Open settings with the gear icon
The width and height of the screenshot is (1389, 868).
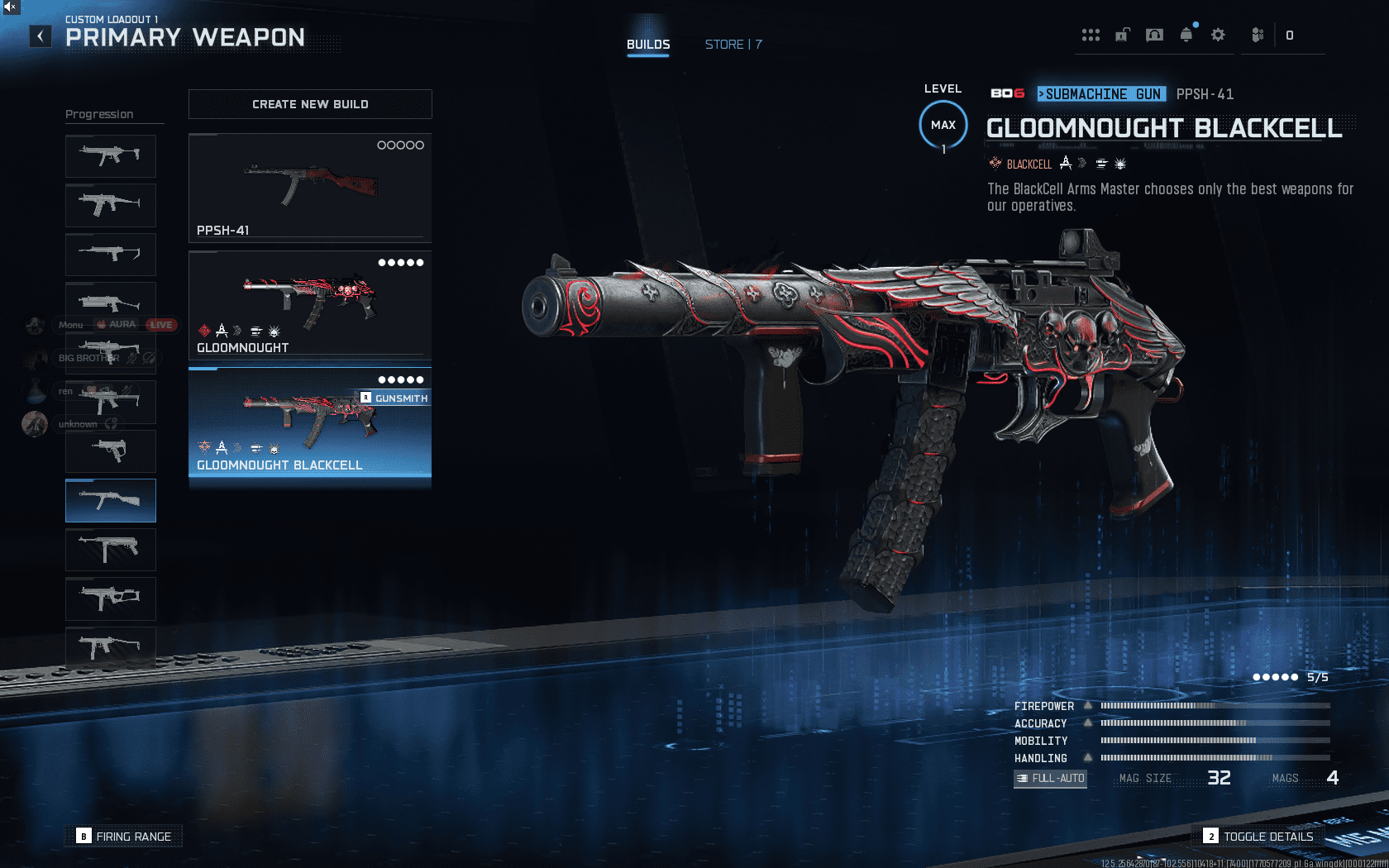tap(1218, 35)
